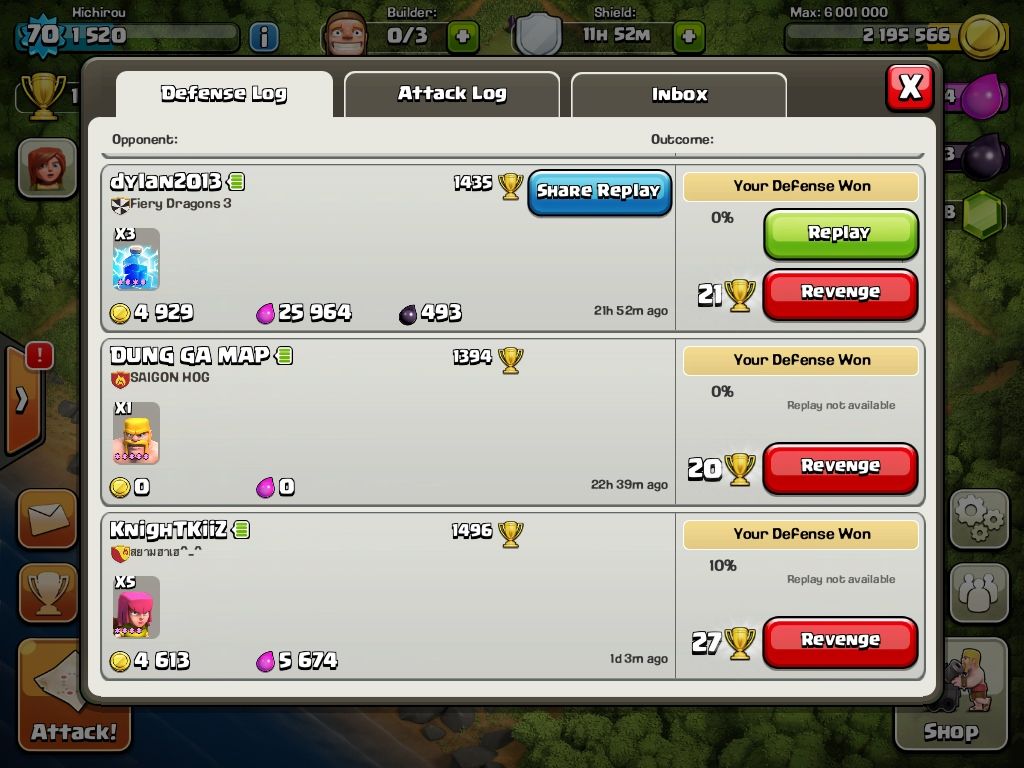Take revenge on dylan2013

(x=840, y=293)
